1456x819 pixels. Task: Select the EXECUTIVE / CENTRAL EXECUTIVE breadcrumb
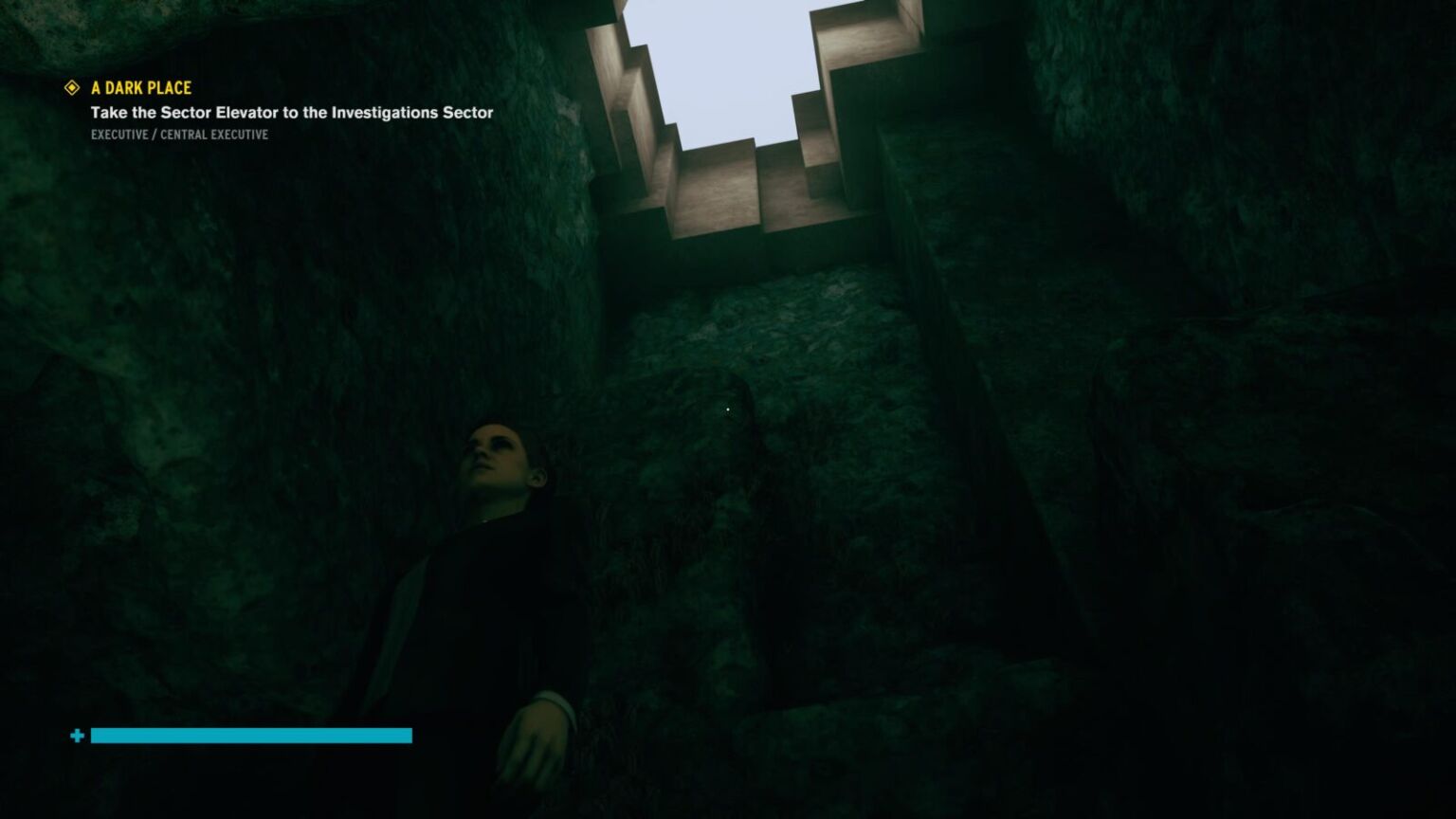pos(178,135)
